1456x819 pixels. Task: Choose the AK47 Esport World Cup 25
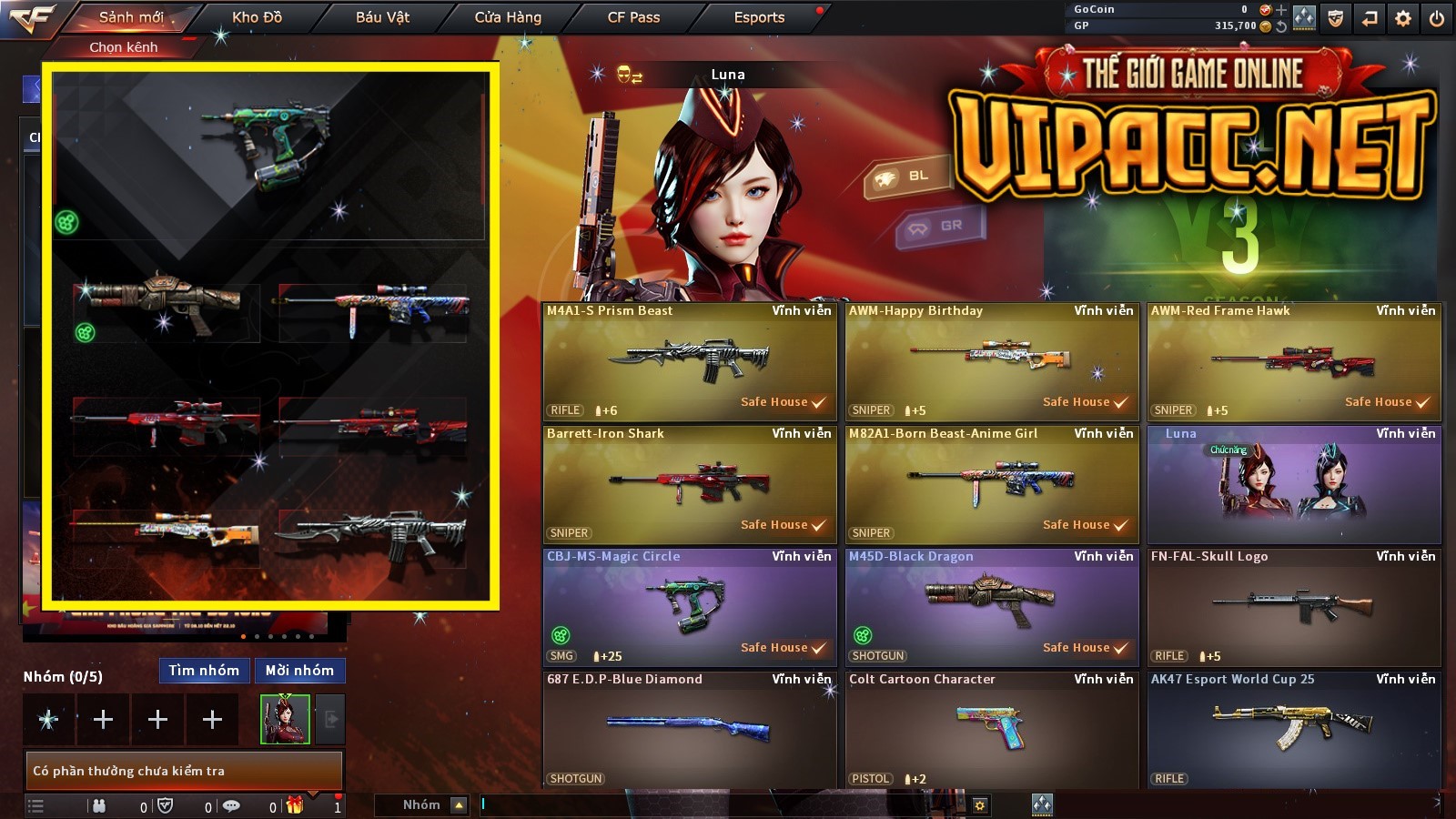point(1293,730)
